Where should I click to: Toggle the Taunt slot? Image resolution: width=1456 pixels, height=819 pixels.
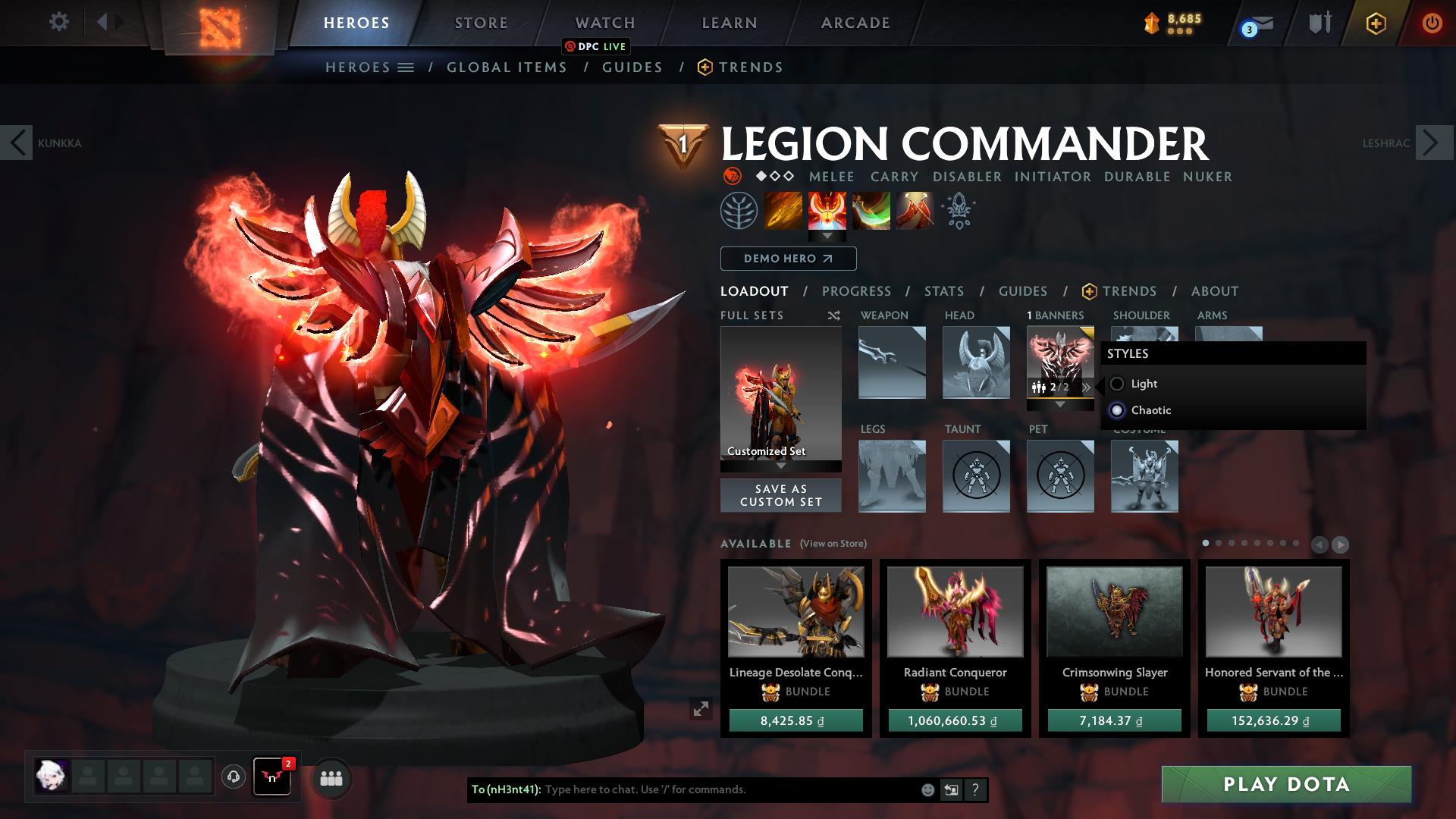pyautogui.click(x=975, y=476)
